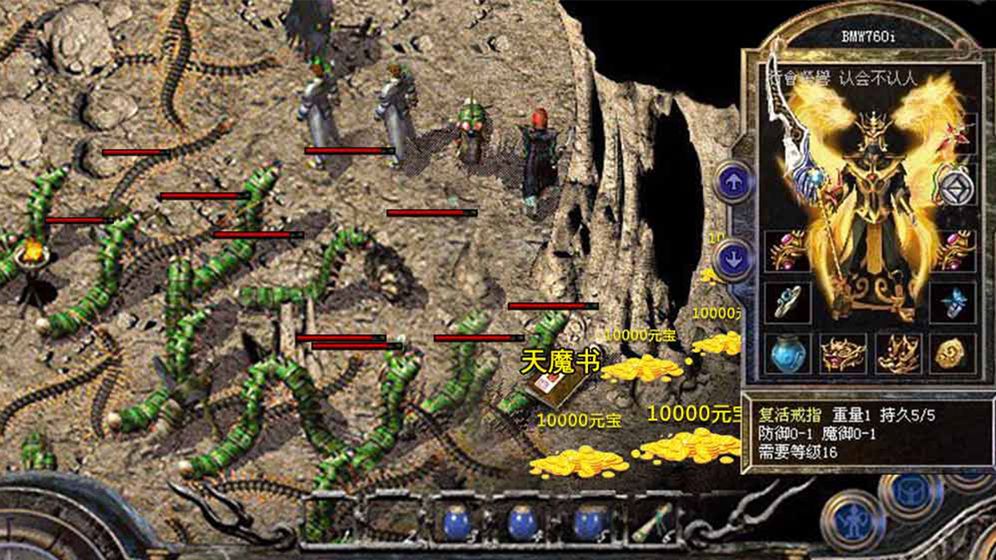This screenshot has height=560, width=996.
Task: Select the silver ring with blue gem
Action: point(787,301)
